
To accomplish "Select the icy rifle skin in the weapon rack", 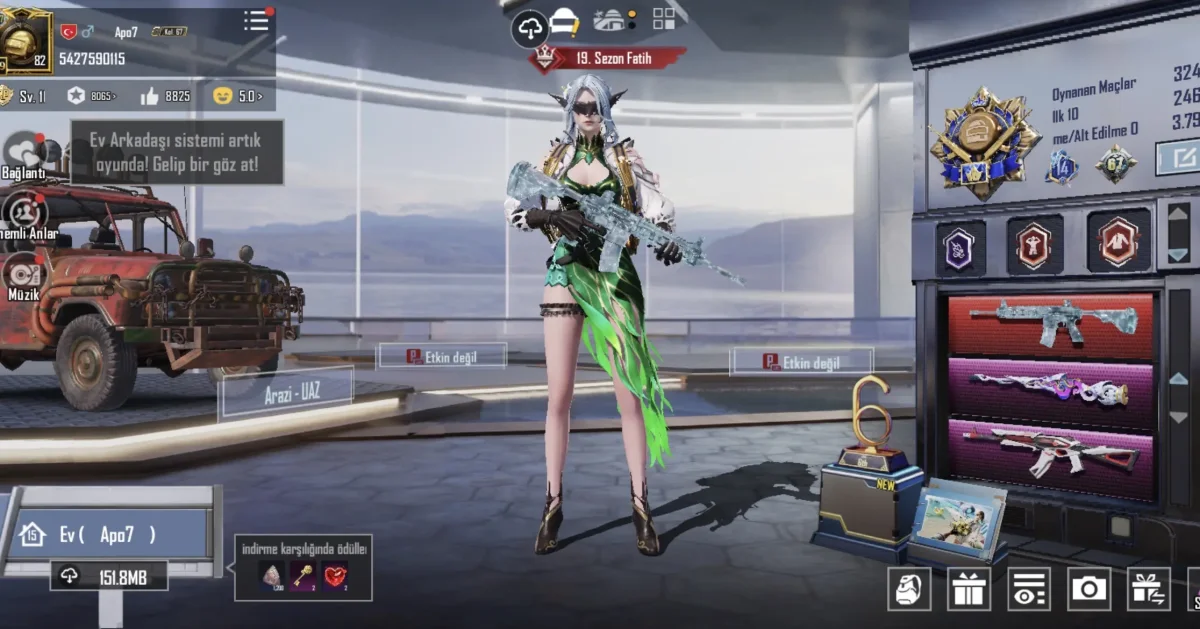I will pyautogui.click(x=1051, y=323).
